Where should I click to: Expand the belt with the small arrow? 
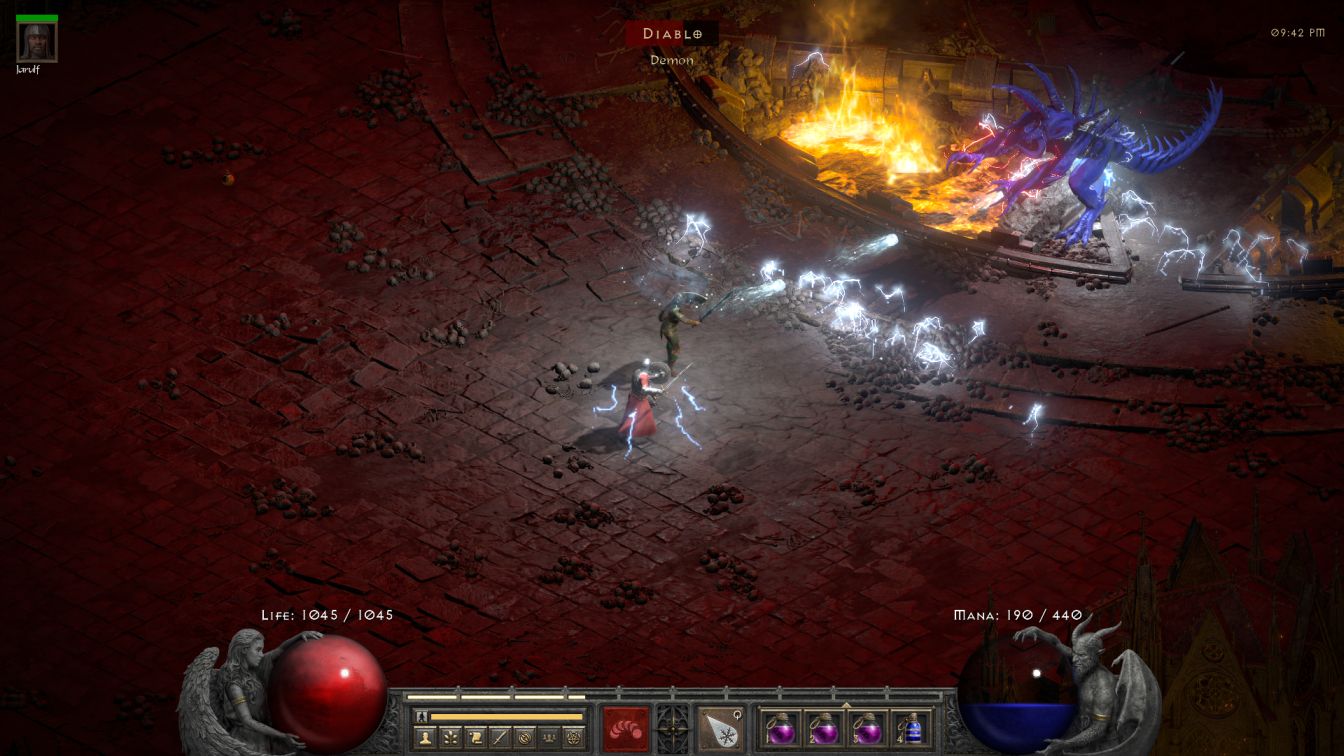click(x=846, y=704)
